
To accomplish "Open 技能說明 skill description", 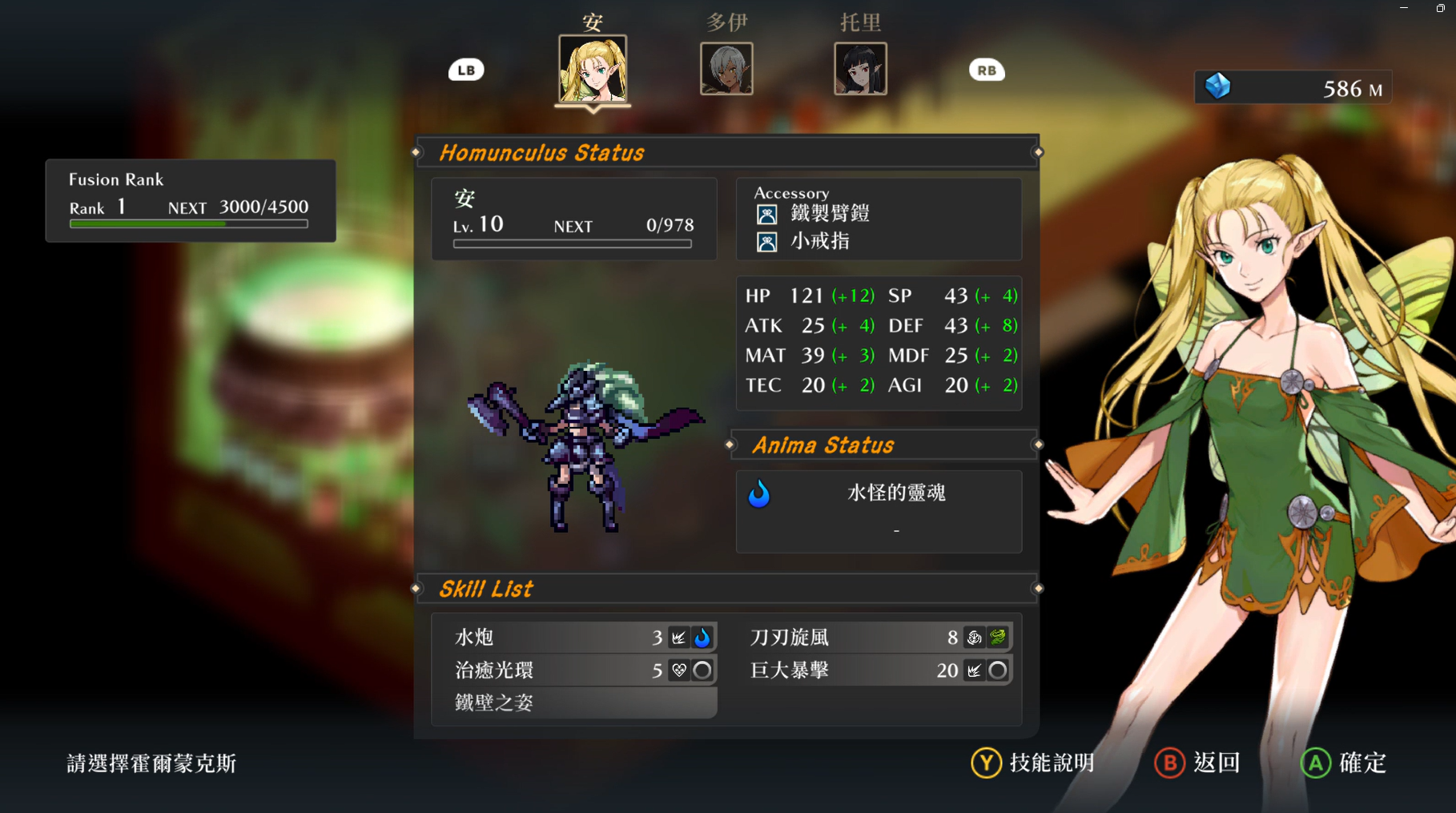I will click(x=1033, y=763).
